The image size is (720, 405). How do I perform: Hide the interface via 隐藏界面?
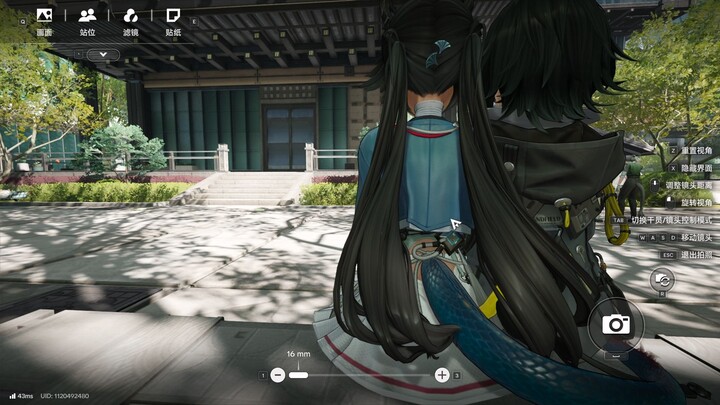(695, 167)
